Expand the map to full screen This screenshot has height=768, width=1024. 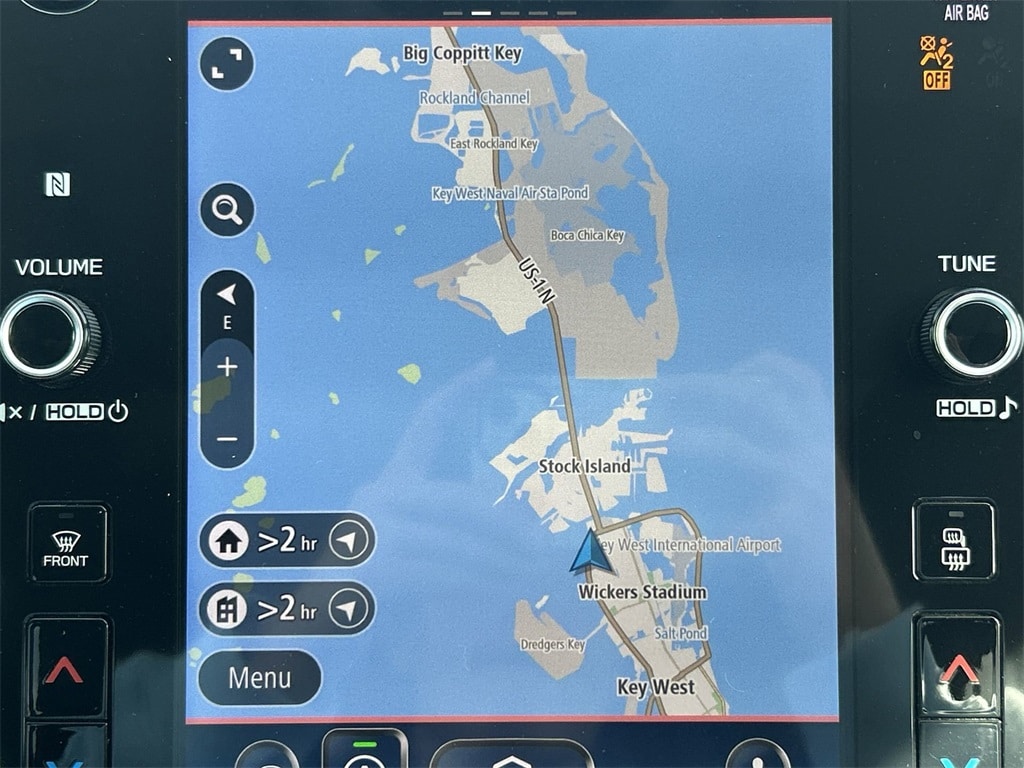[227, 64]
